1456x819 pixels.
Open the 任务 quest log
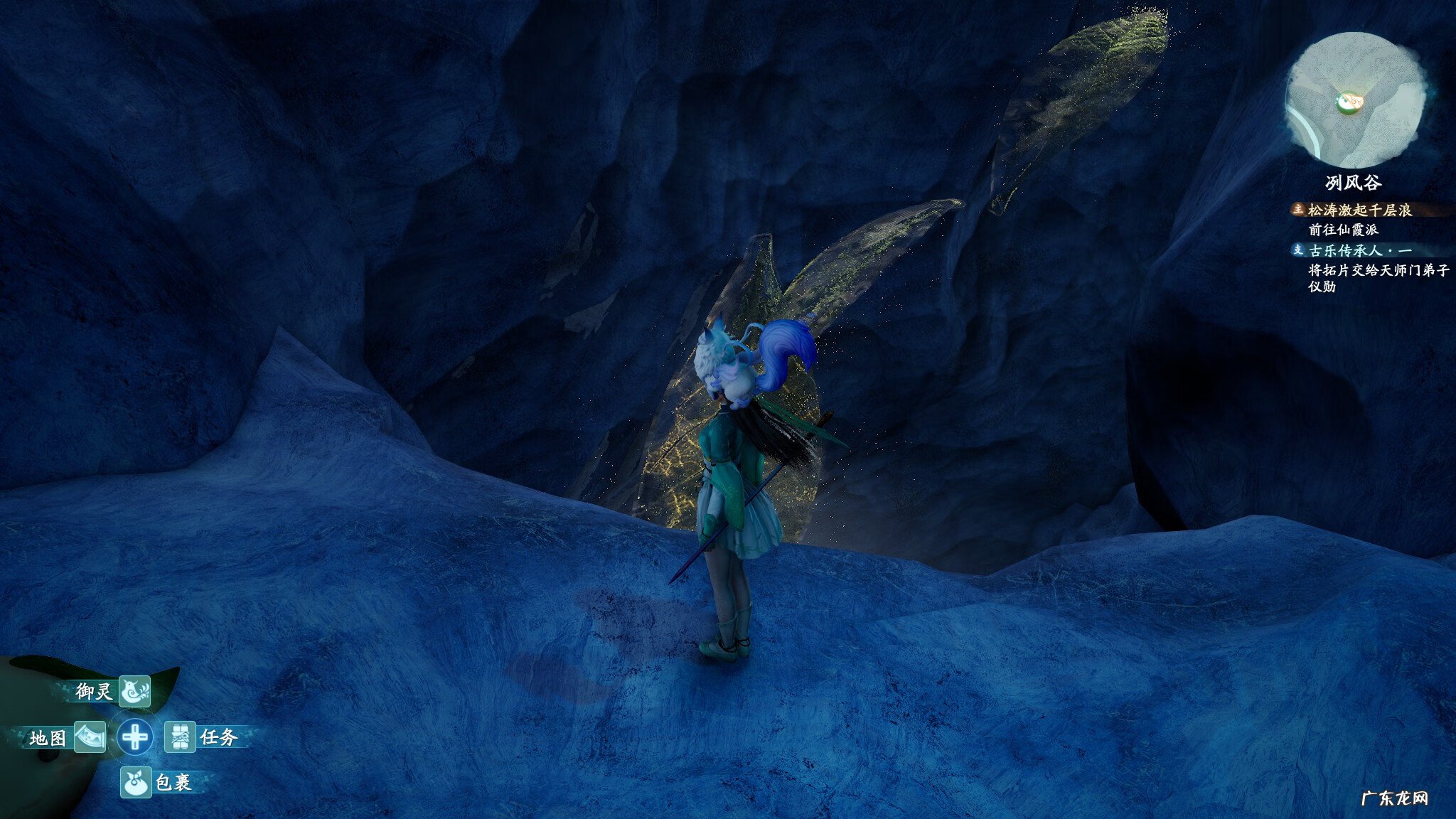(181, 737)
